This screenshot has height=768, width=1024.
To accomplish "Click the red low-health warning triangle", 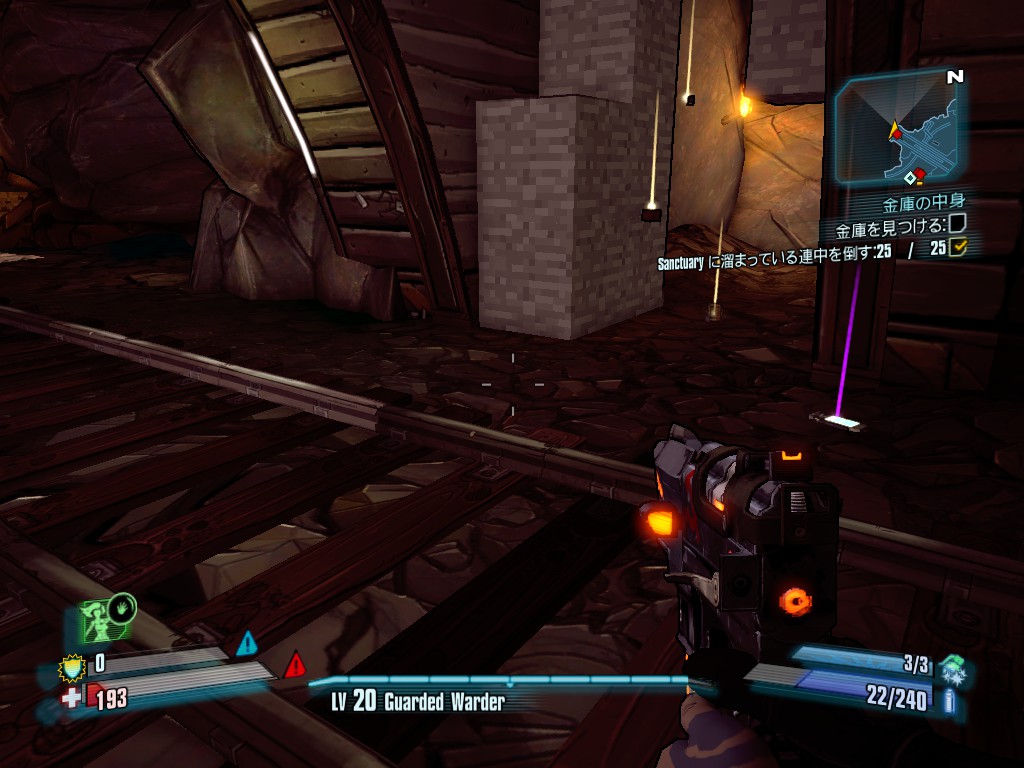I will 294,664.
